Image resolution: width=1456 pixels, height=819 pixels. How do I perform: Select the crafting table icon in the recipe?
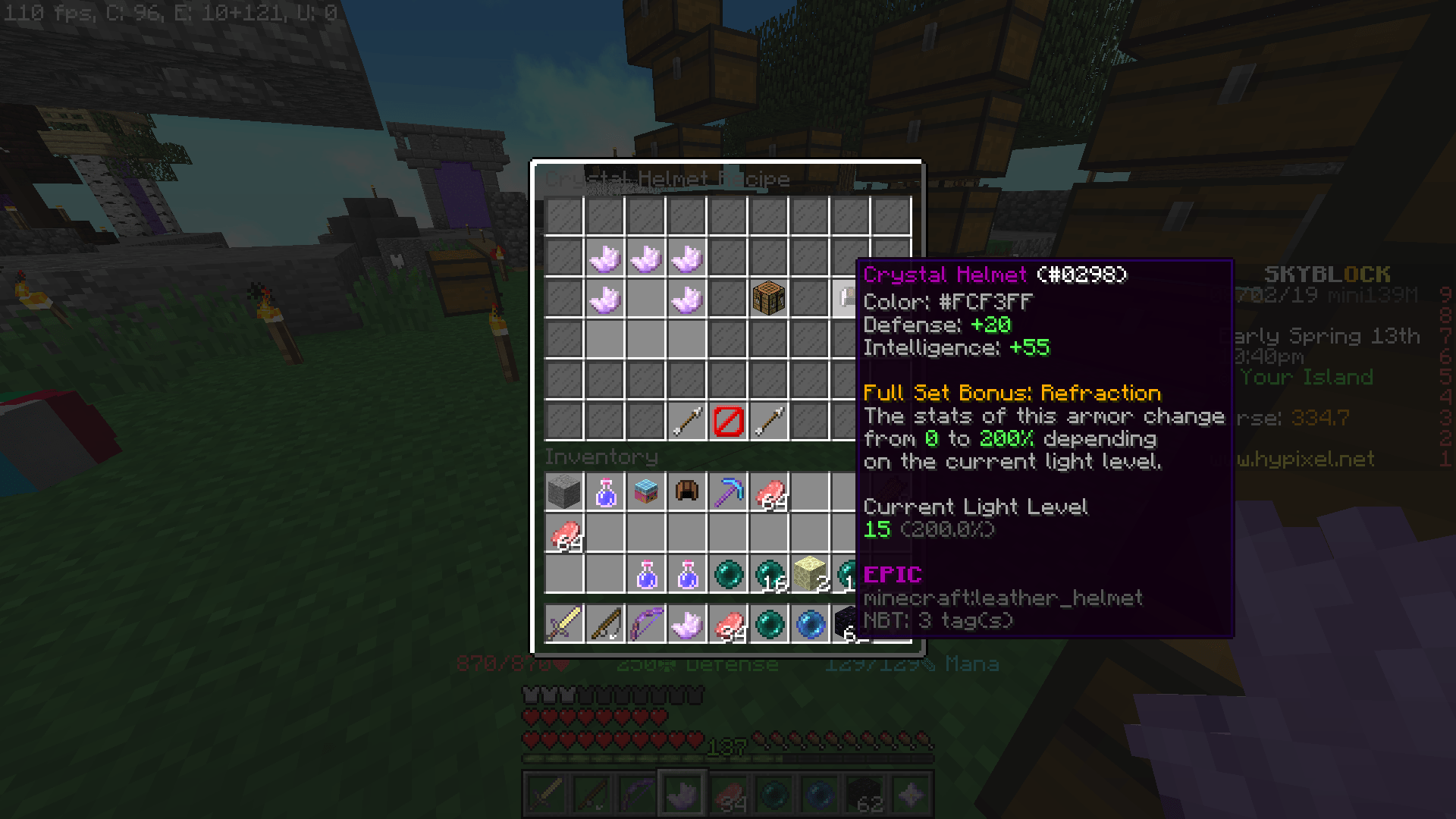point(768,297)
